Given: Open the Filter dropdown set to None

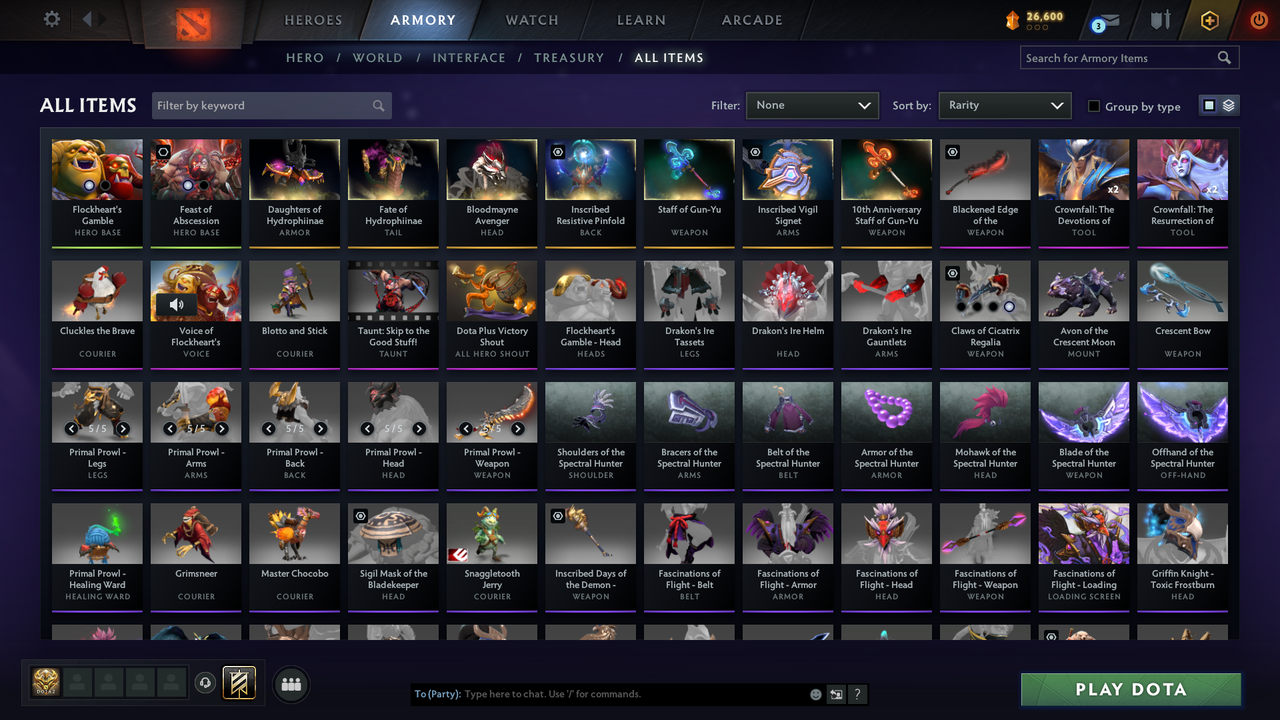Looking at the screenshot, I should coord(812,105).
